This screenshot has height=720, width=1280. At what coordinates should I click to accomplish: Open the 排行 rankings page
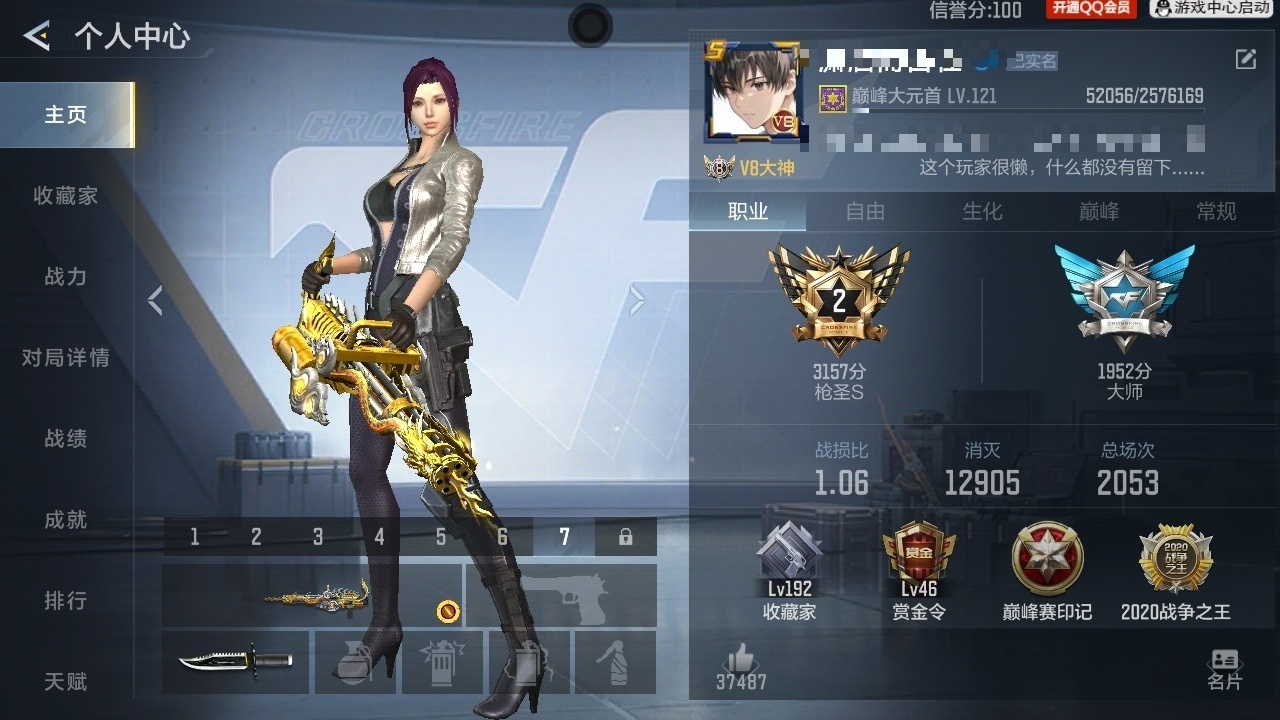66,601
